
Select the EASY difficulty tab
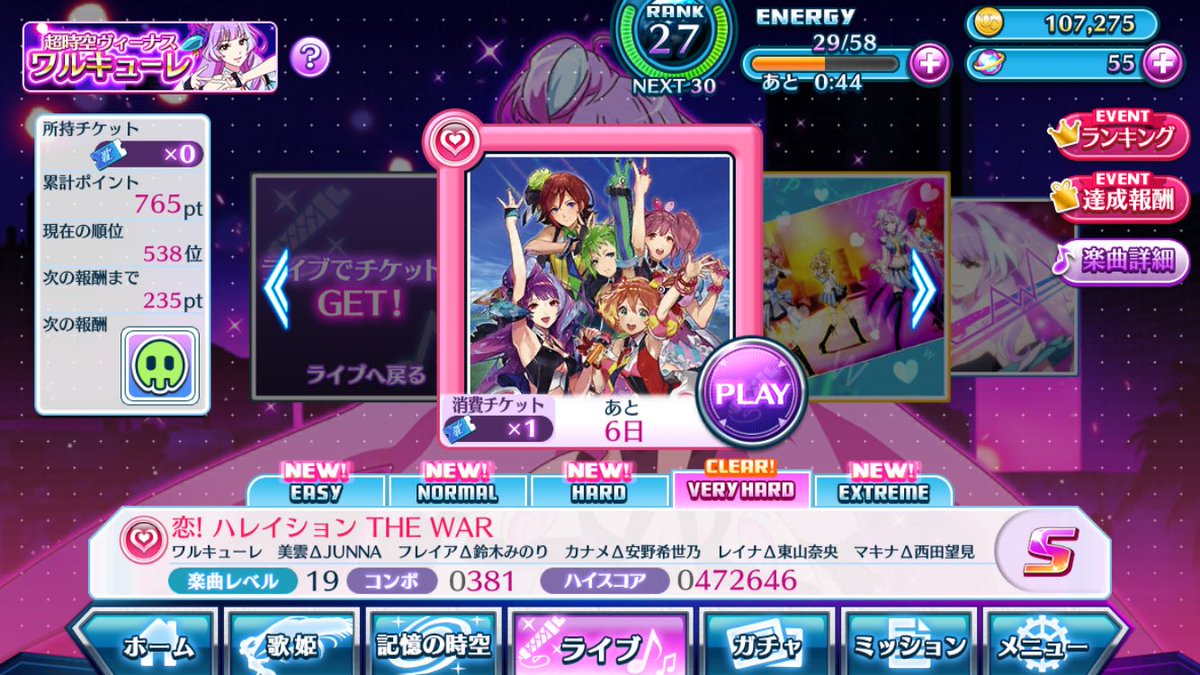(316, 490)
